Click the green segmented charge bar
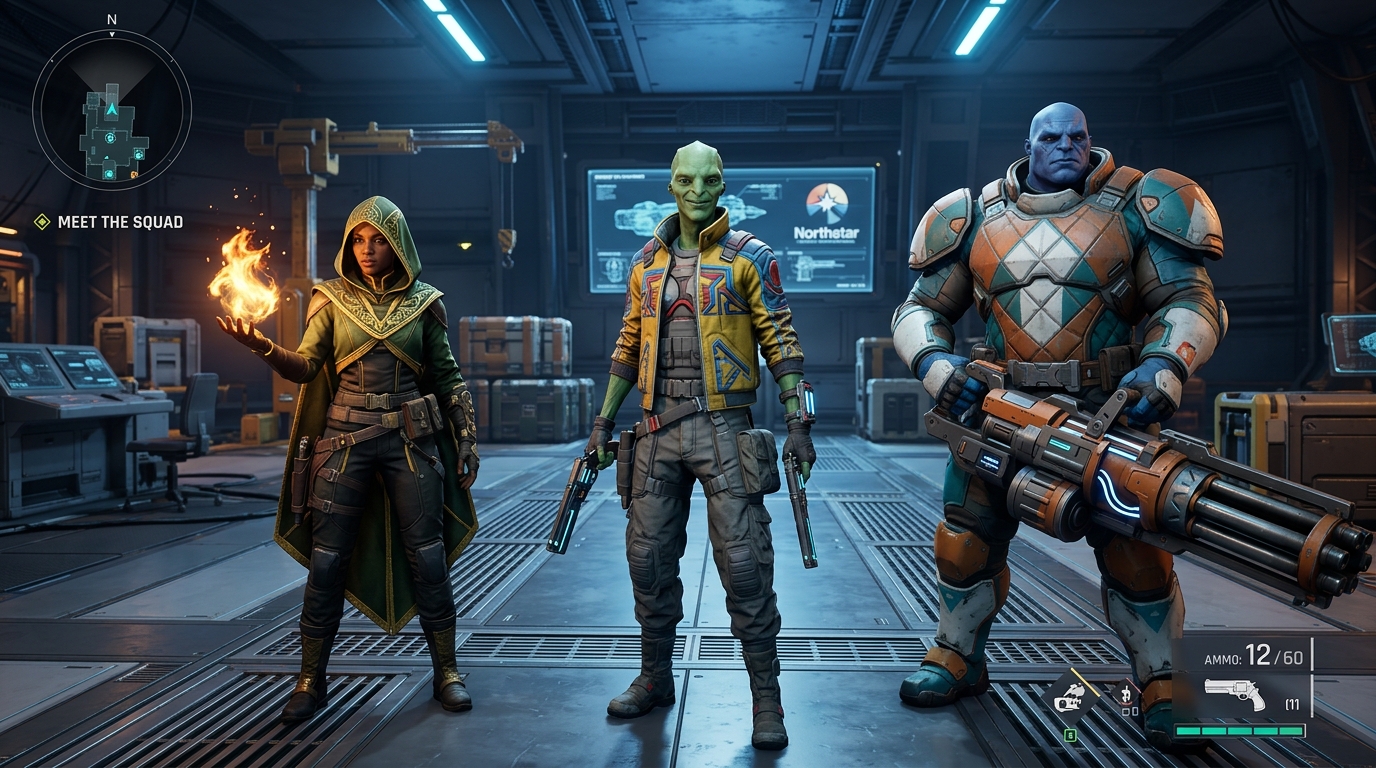The width and height of the screenshot is (1376, 768). [1239, 731]
